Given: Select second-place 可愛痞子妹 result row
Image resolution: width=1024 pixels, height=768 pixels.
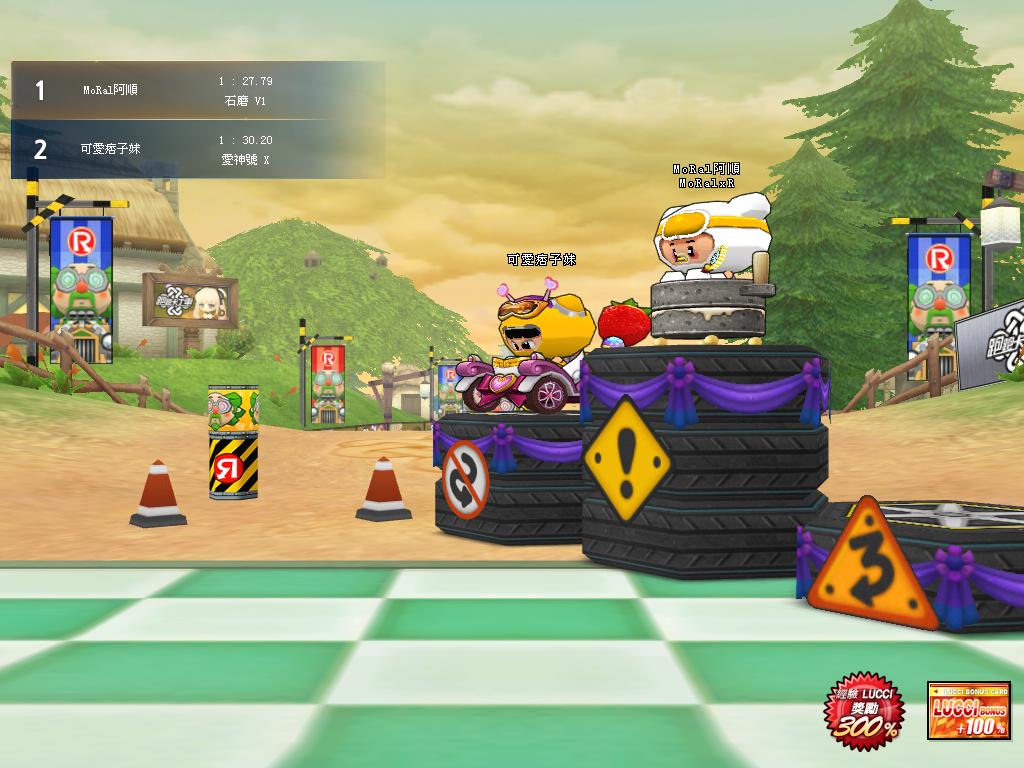Looking at the screenshot, I should click(x=197, y=149).
